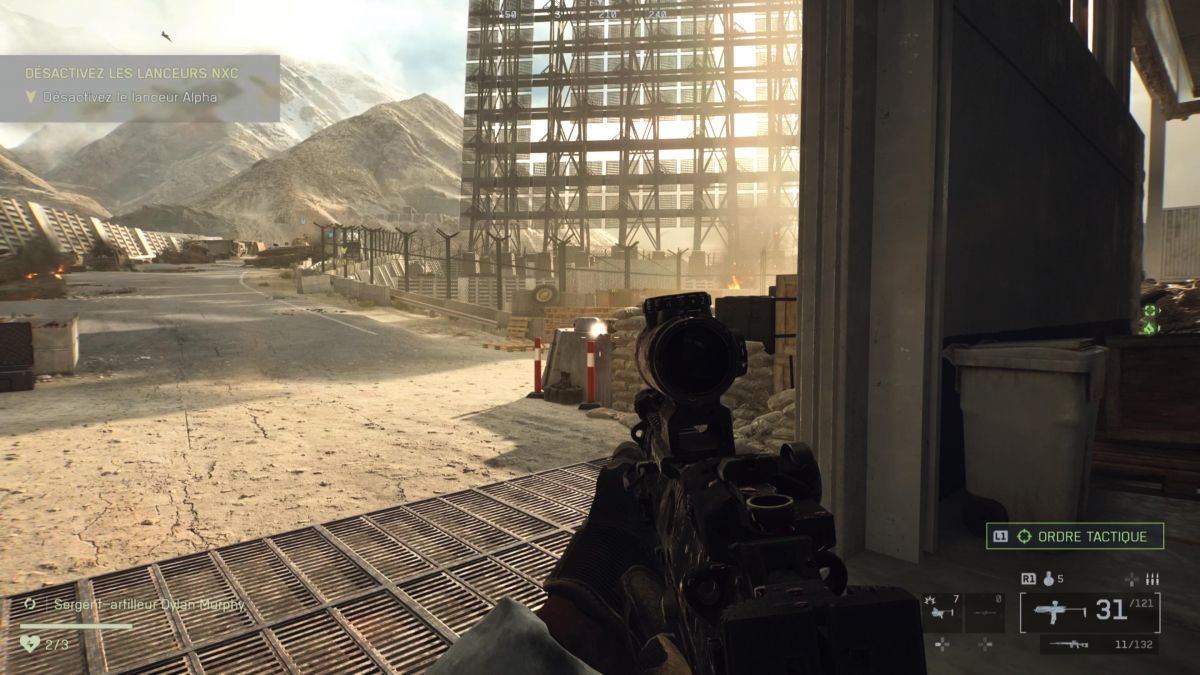The height and width of the screenshot is (675, 1200).
Task: Activate the Ordre Tactique command
Action: 1075,536
